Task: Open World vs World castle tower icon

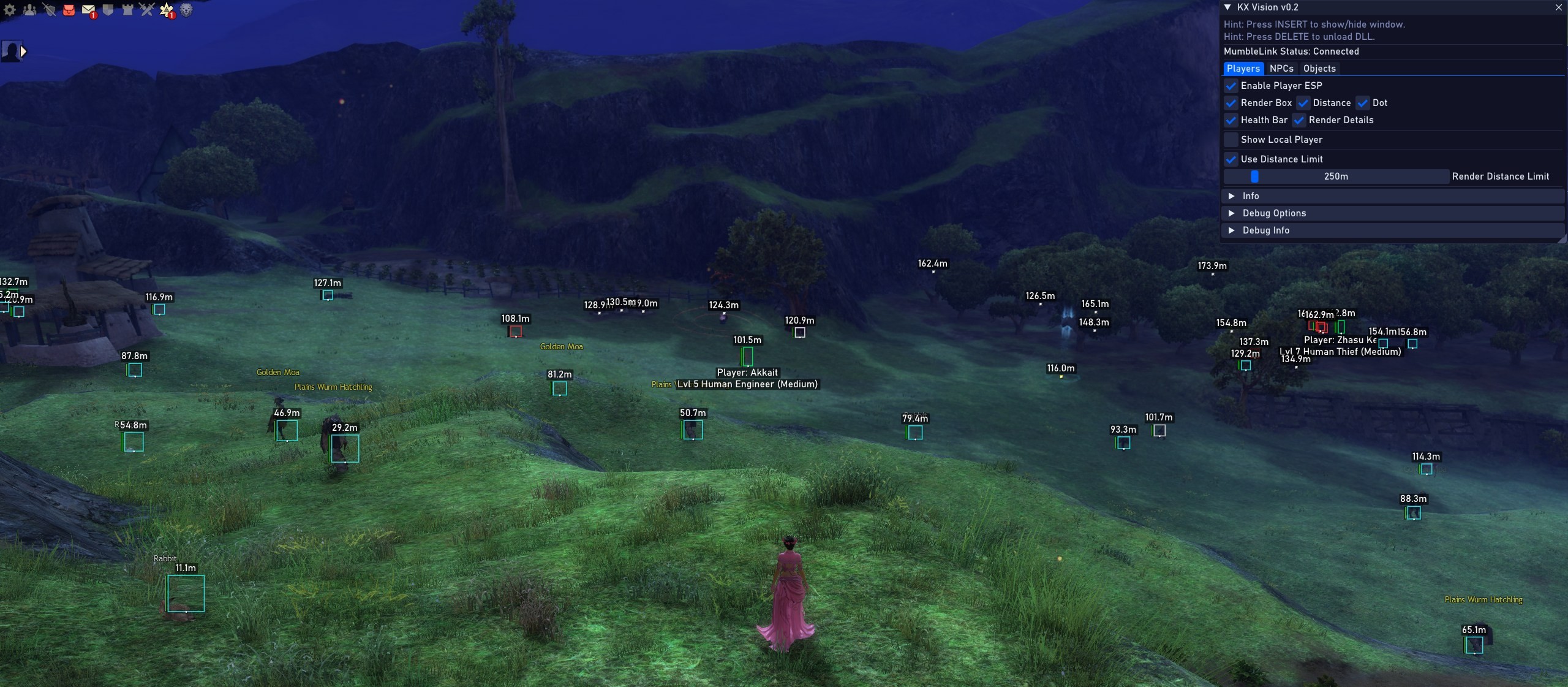Action: point(127,10)
